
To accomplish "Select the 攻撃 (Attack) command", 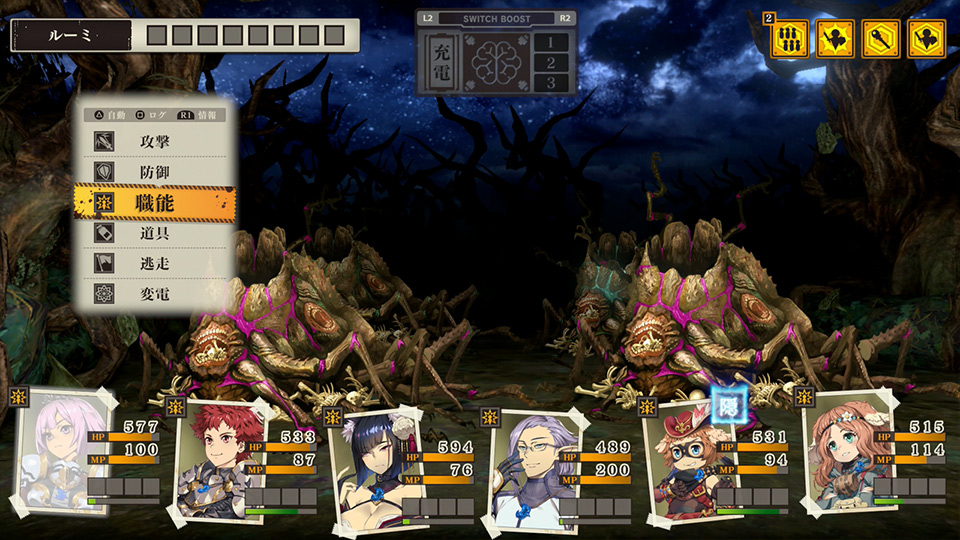I will [156, 141].
